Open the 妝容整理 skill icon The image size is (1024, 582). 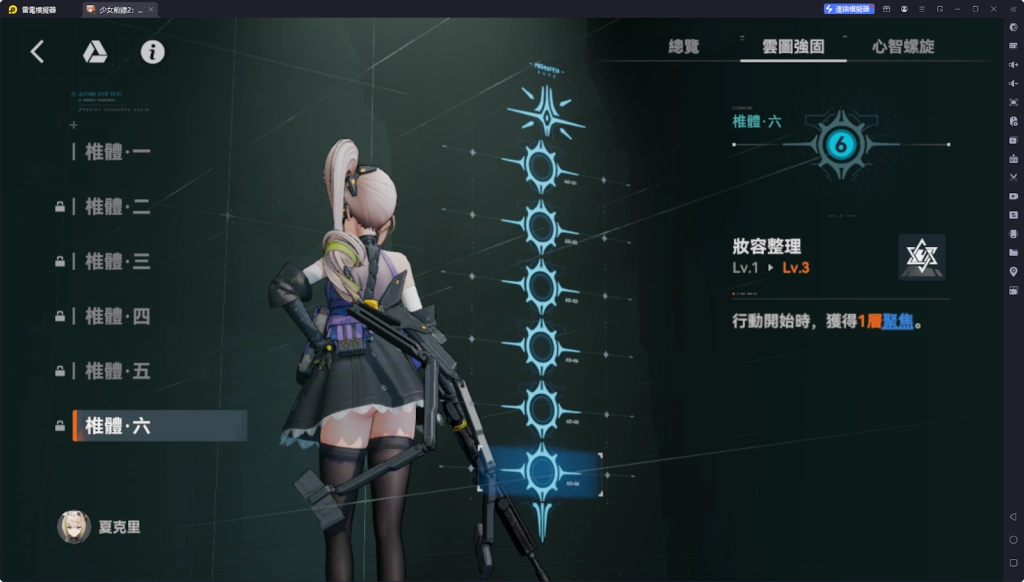coord(921,257)
